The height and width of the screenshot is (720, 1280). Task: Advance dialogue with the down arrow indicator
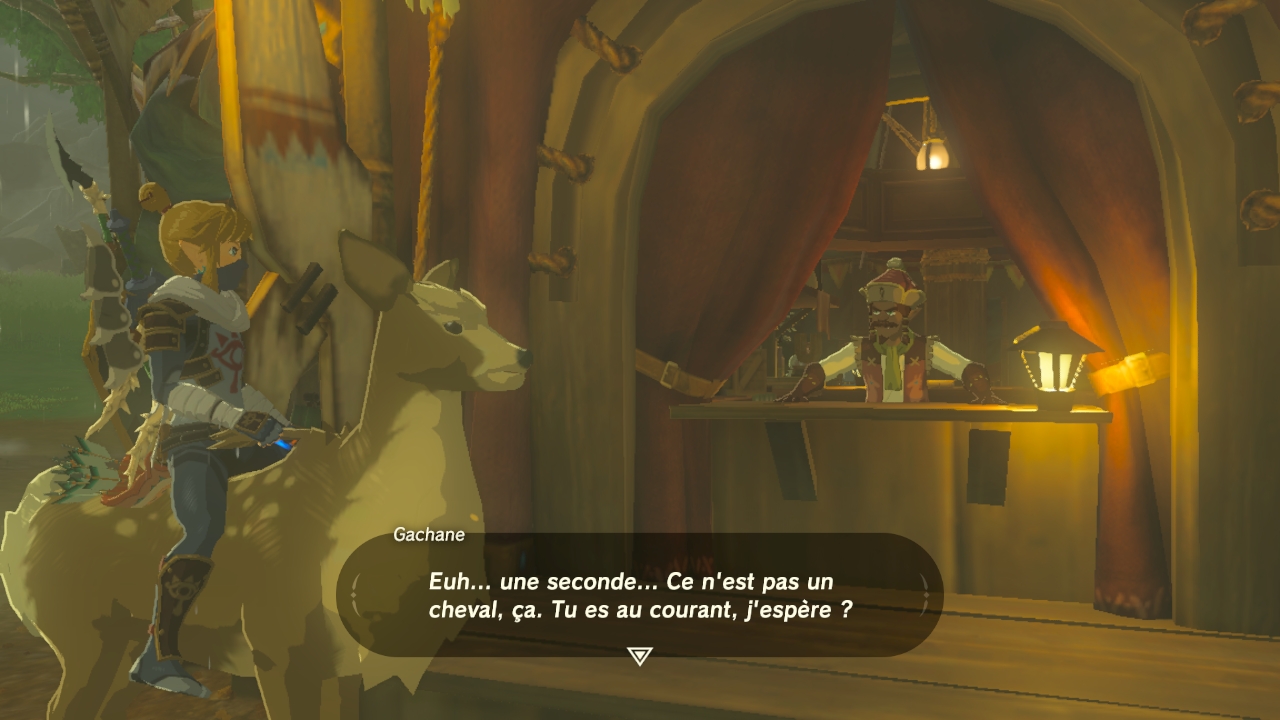coord(639,656)
